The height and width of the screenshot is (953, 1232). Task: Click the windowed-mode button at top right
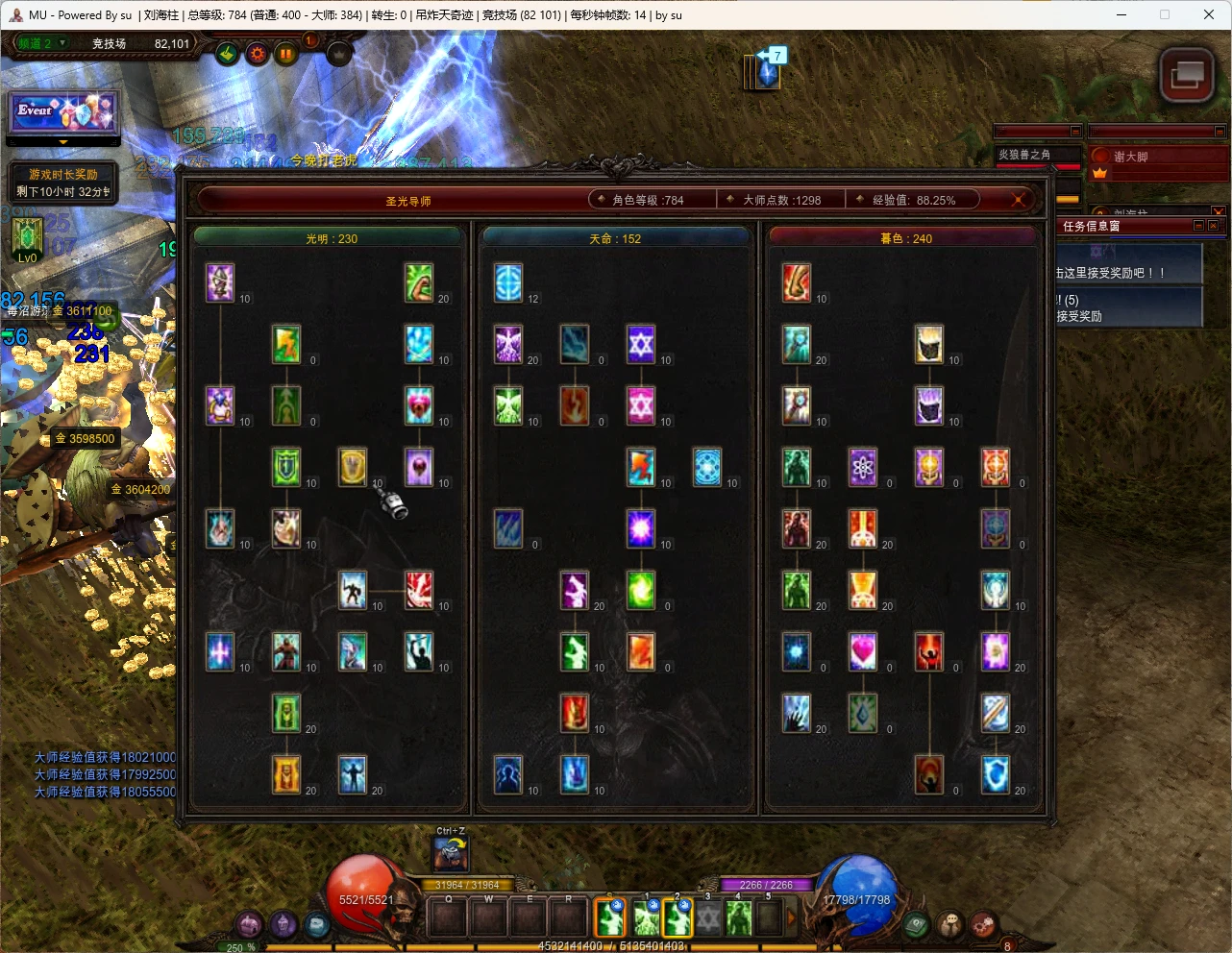pos(1187,74)
